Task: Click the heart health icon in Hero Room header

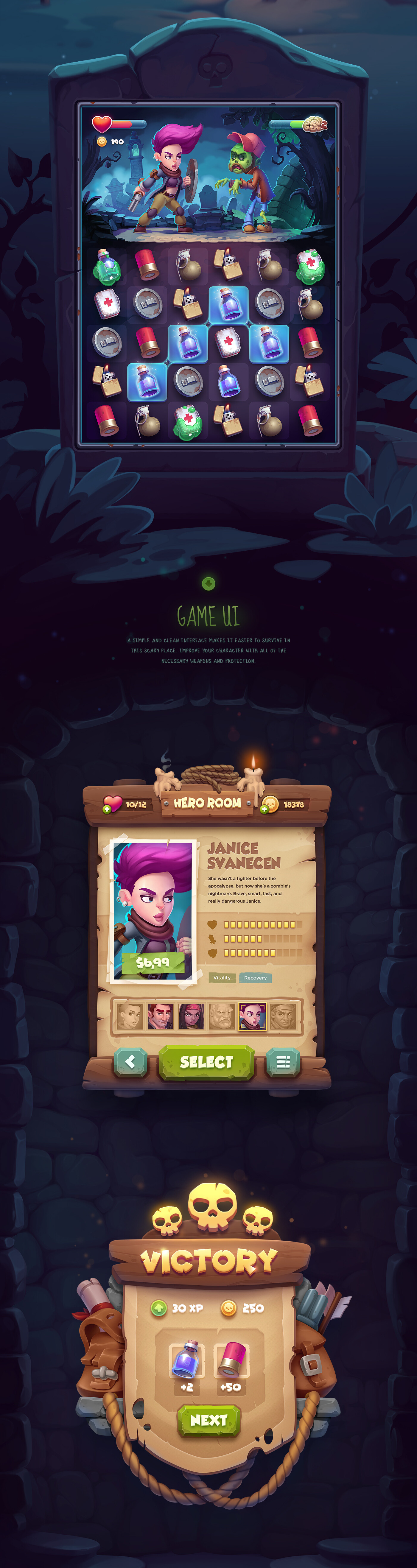Action: pos(113,802)
